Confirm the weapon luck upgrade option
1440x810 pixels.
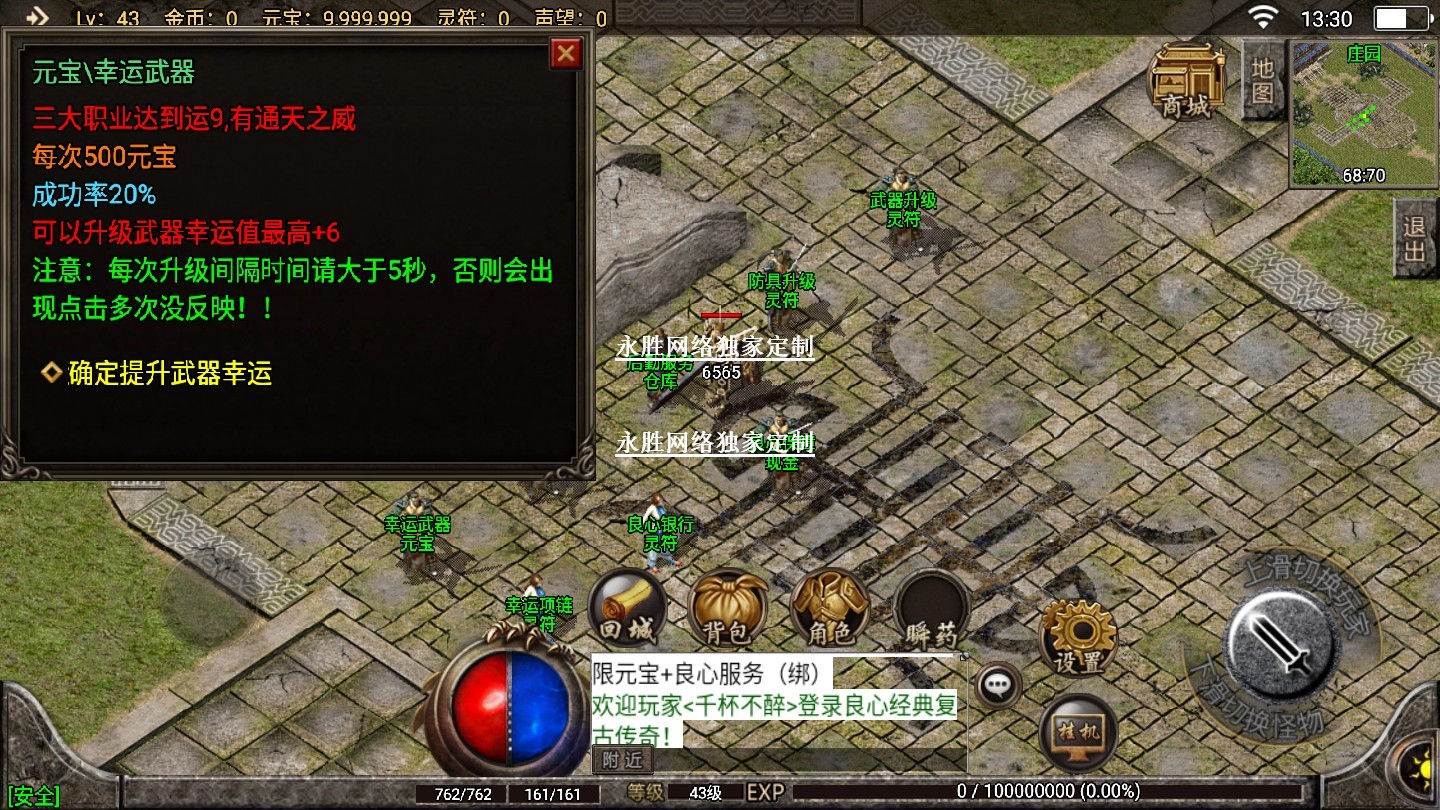[169, 374]
